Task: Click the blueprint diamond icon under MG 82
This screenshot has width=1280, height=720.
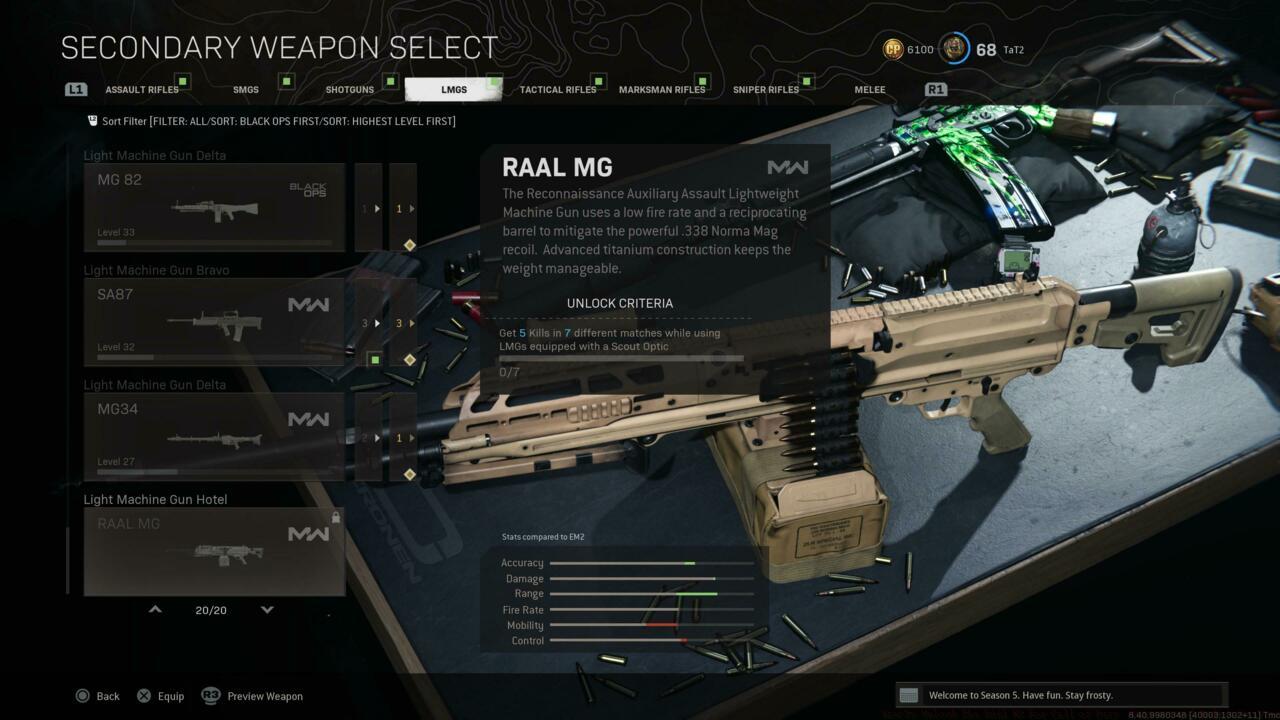Action: pyautogui.click(x=409, y=244)
